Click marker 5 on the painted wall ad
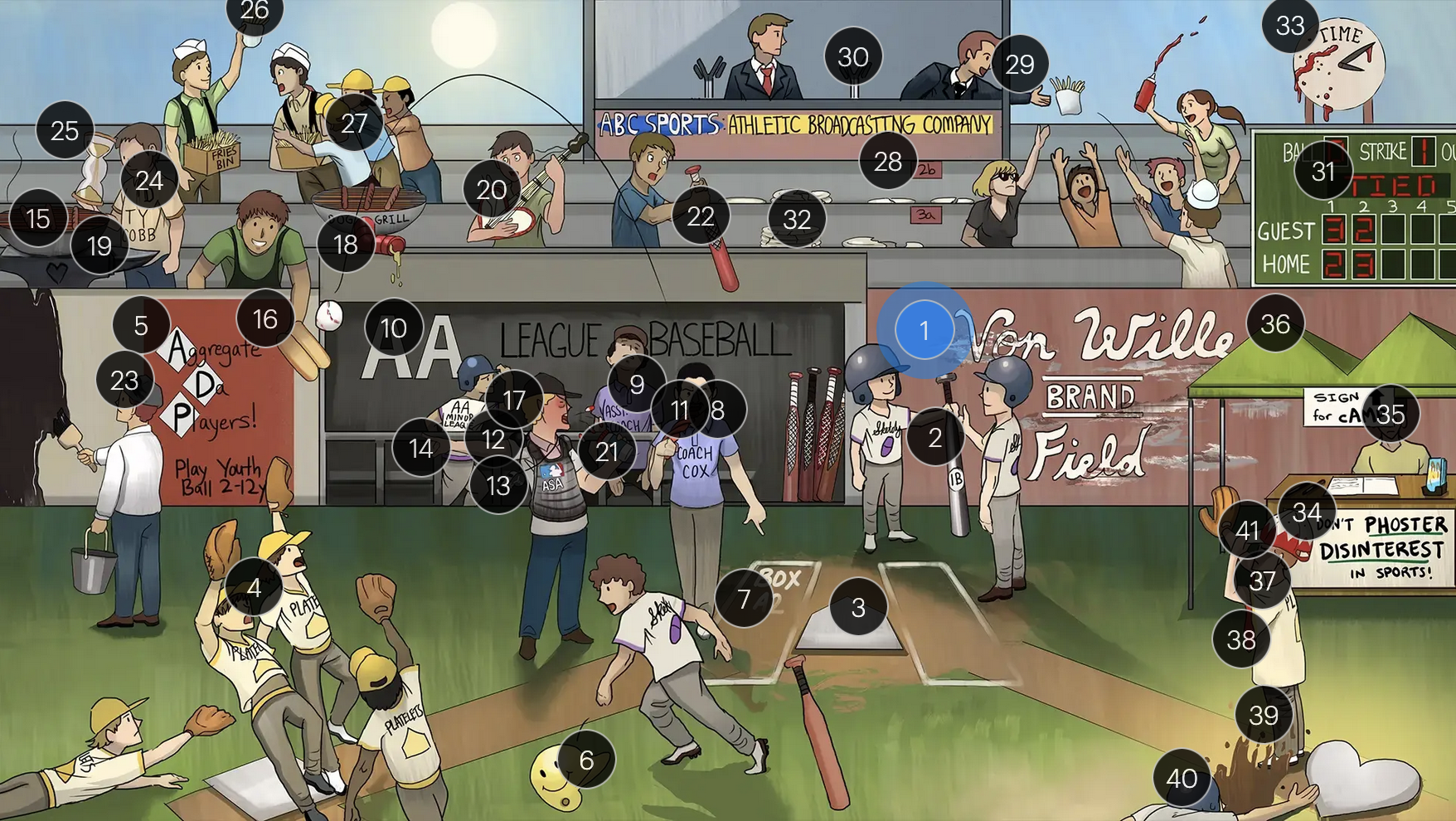Image resolution: width=1456 pixels, height=821 pixels. 141,325
